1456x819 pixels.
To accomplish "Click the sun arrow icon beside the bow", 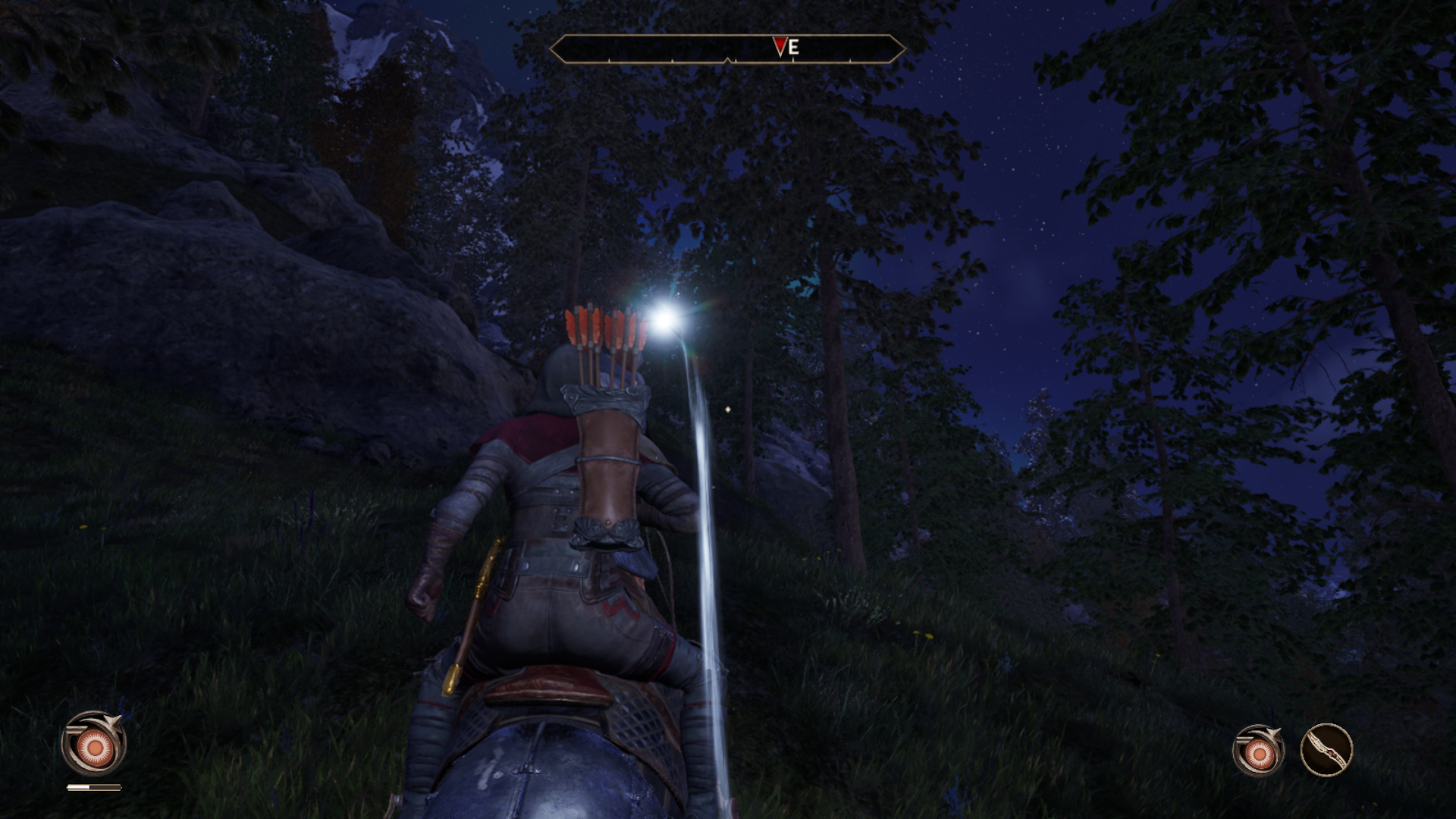I will 1259,752.
